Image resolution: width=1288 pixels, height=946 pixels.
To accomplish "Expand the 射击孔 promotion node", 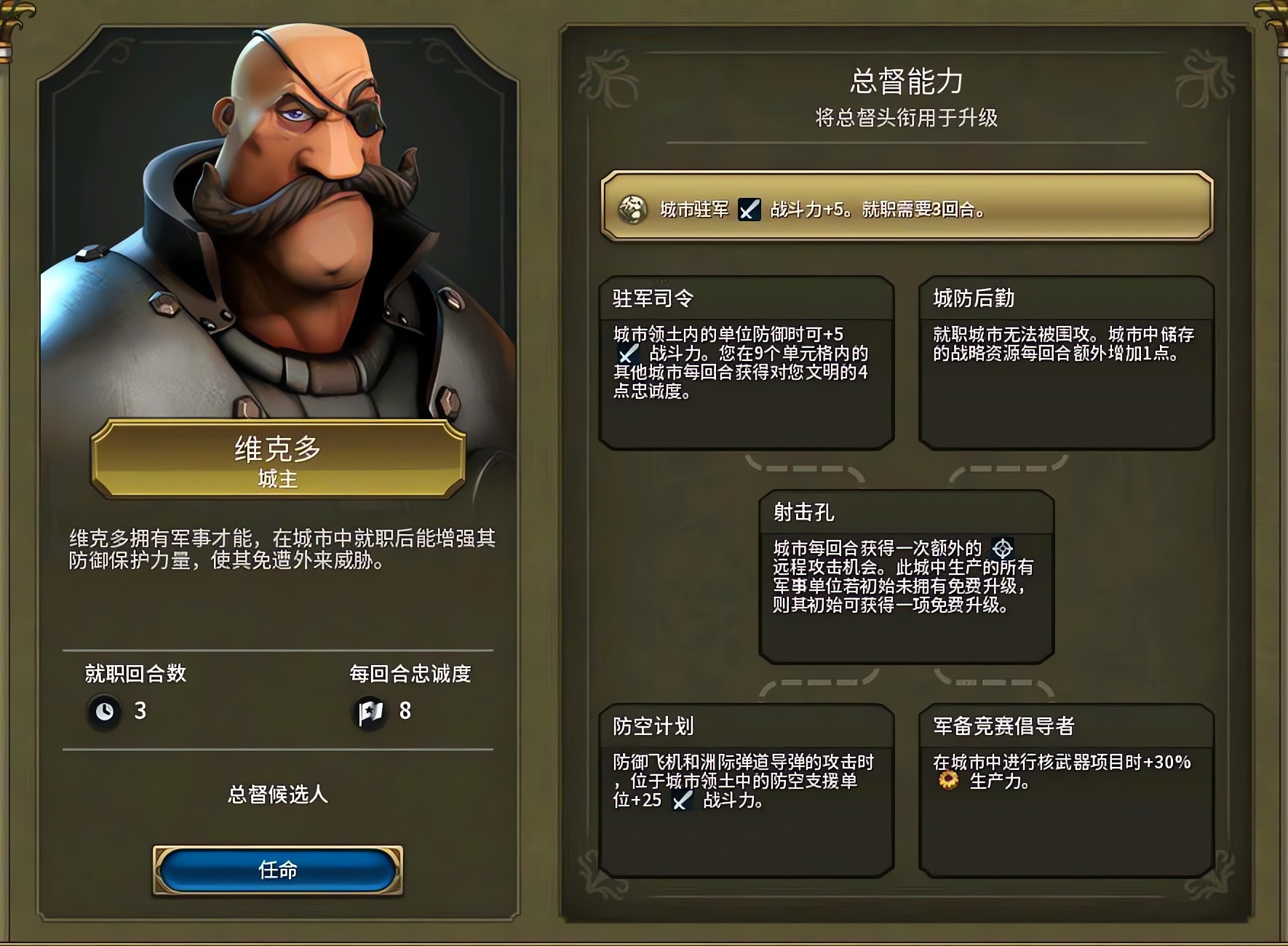I will [x=907, y=579].
